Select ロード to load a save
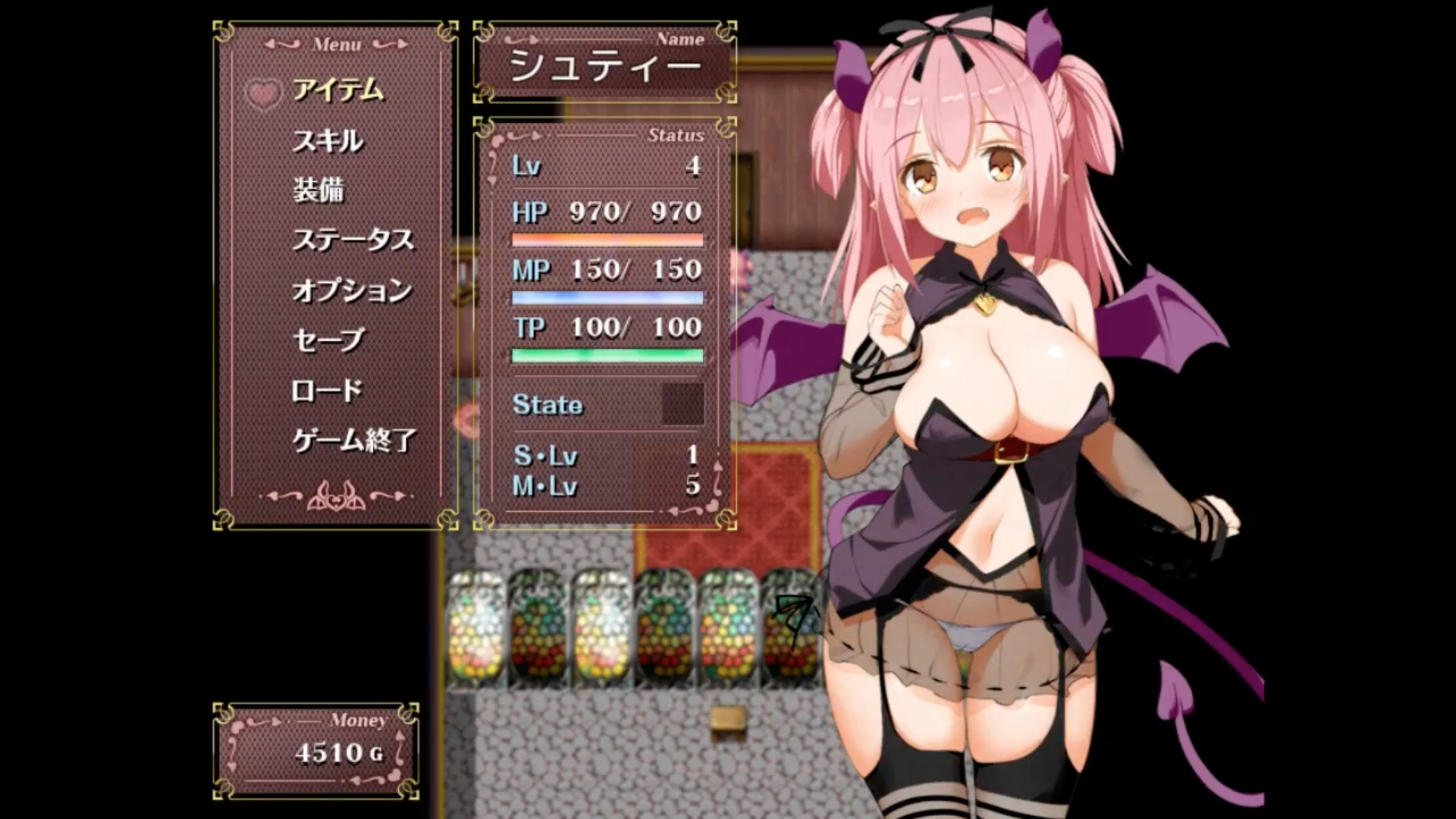Viewport: 1456px width, 819px height. (326, 391)
